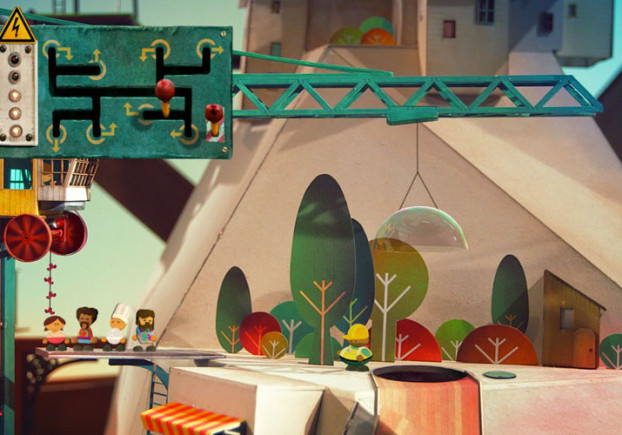Flip the small red lever on the striped plate
The height and width of the screenshot is (435, 622).
pyautogui.click(x=213, y=114)
